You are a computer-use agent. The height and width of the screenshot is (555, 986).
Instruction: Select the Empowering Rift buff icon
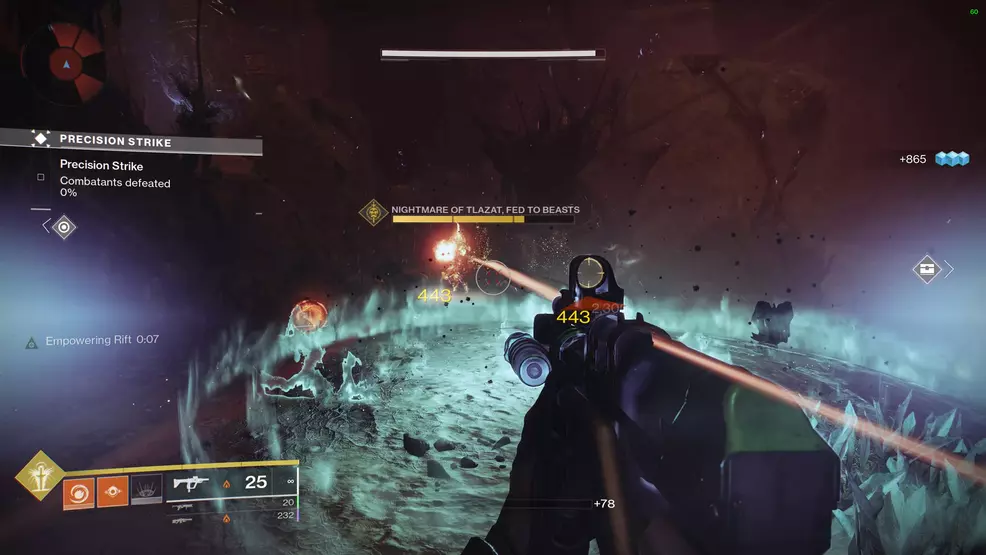pos(32,342)
